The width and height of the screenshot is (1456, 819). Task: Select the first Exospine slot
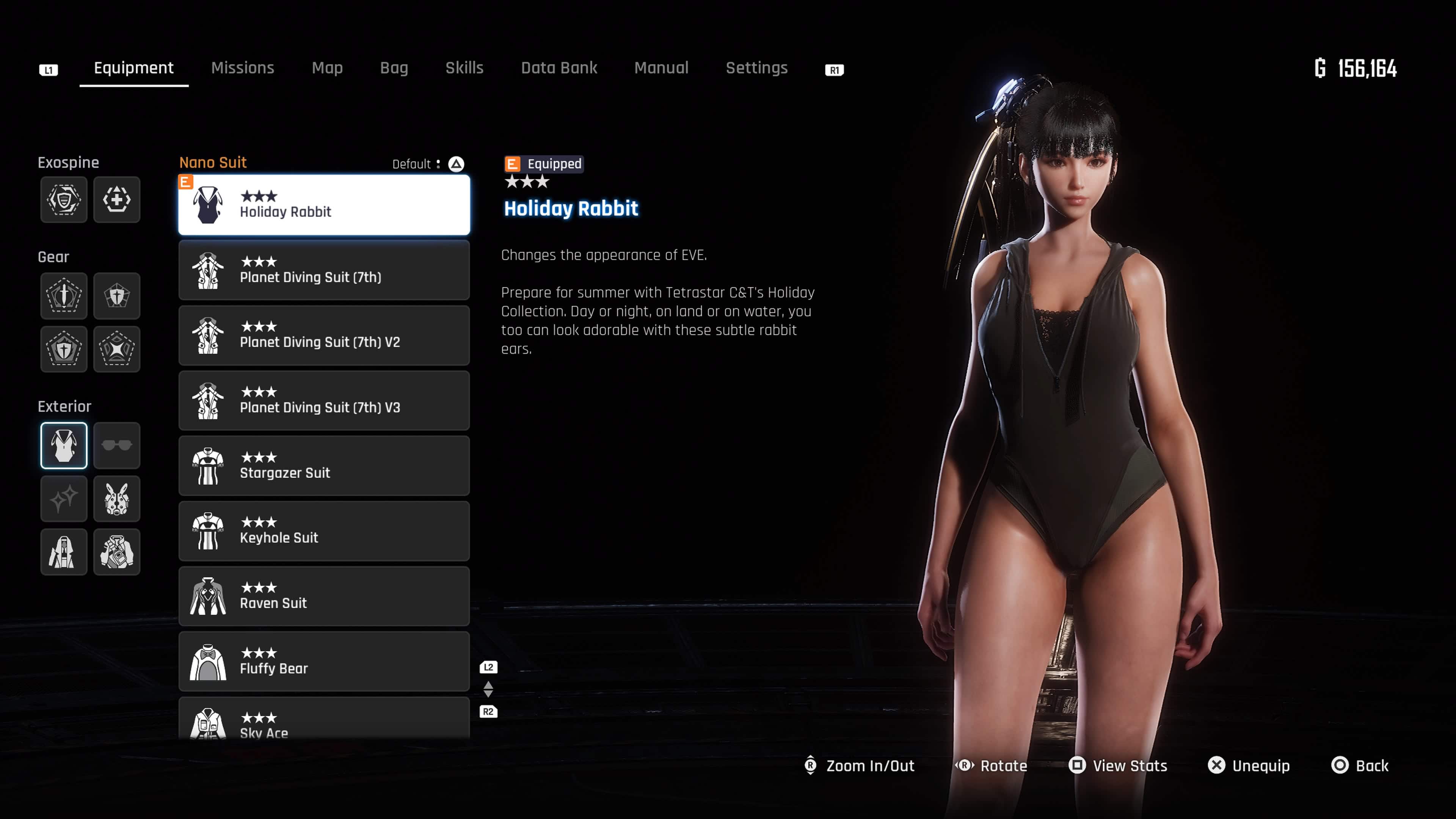[x=64, y=199]
